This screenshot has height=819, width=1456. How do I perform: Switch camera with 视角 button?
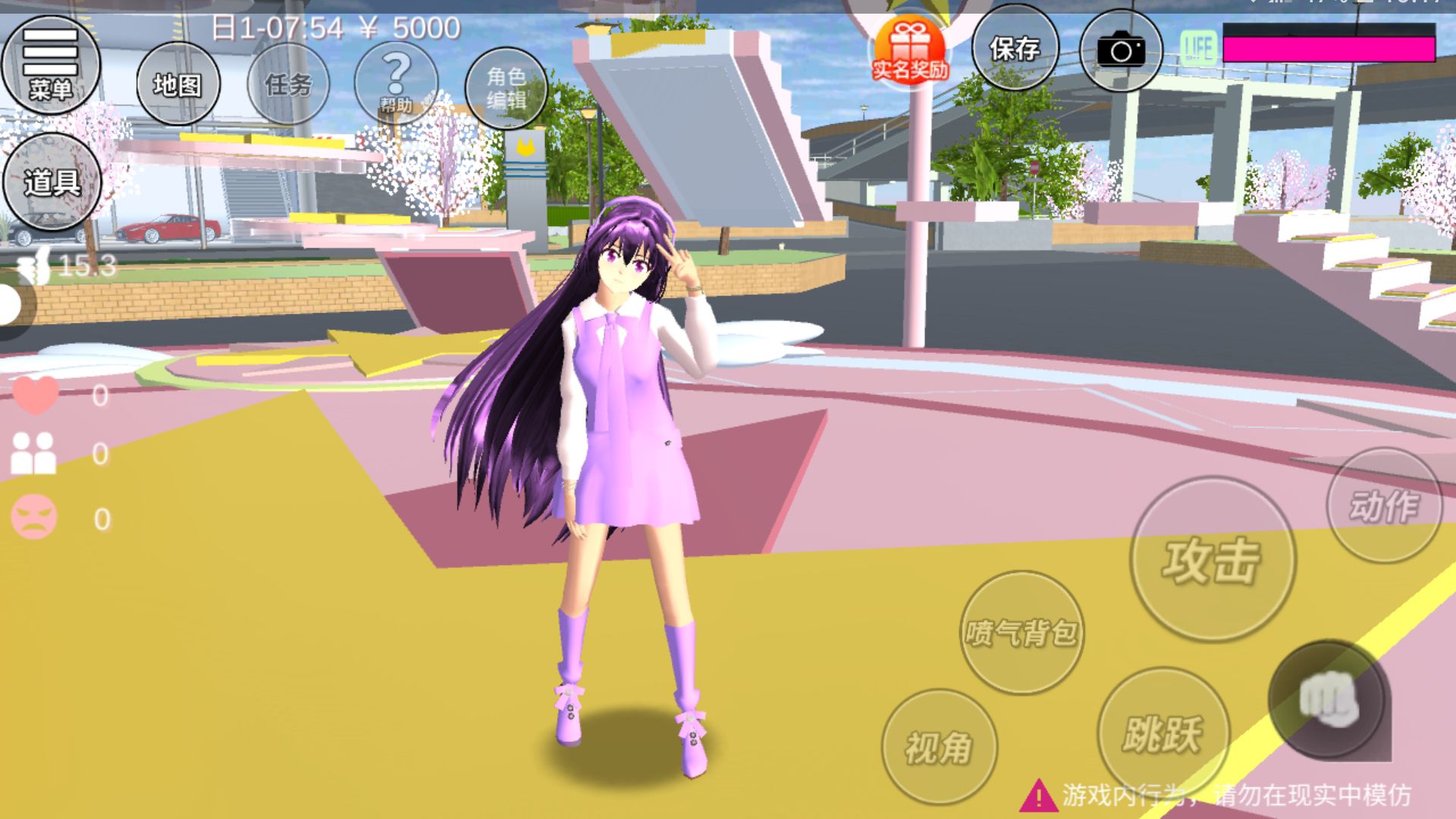(x=939, y=747)
